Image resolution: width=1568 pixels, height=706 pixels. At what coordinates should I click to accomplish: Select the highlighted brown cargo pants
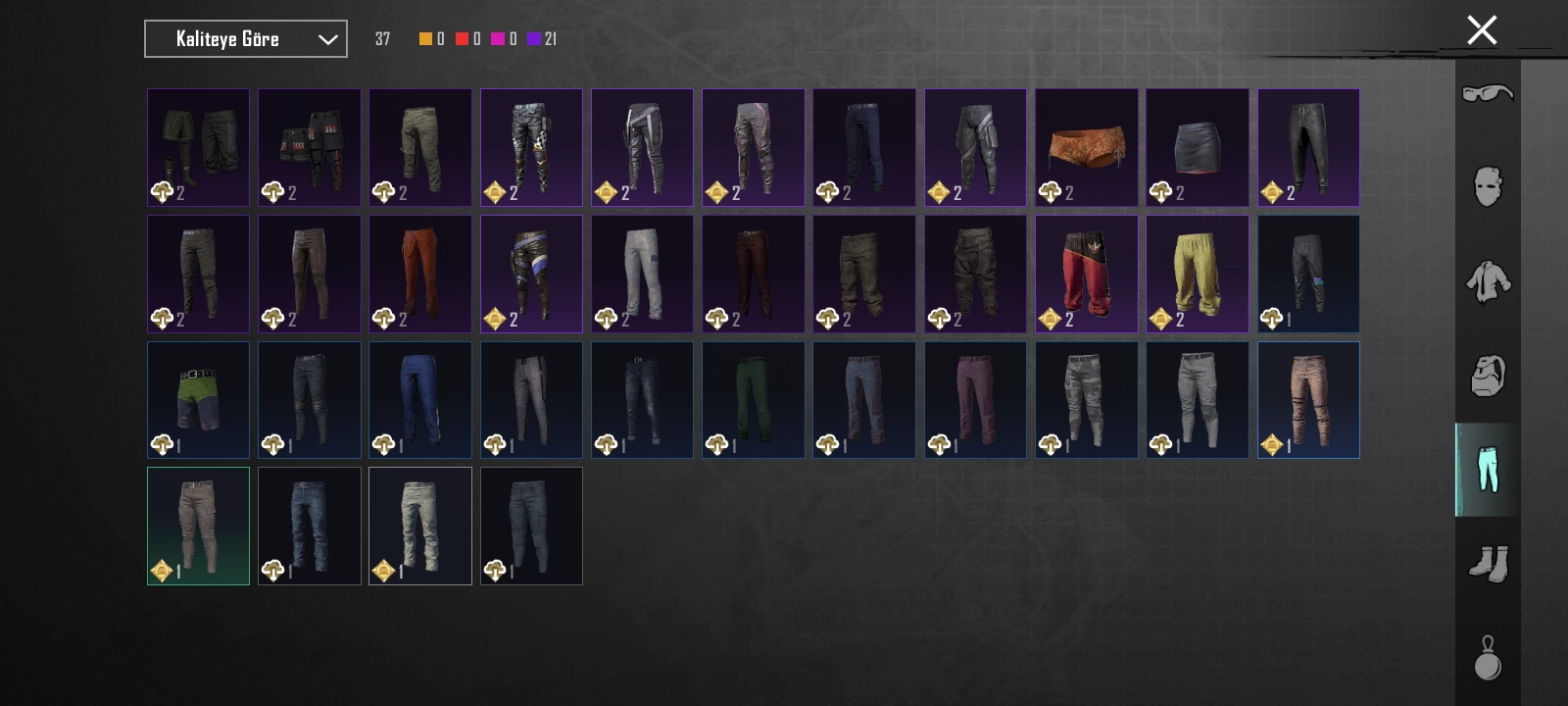[198, 526]
